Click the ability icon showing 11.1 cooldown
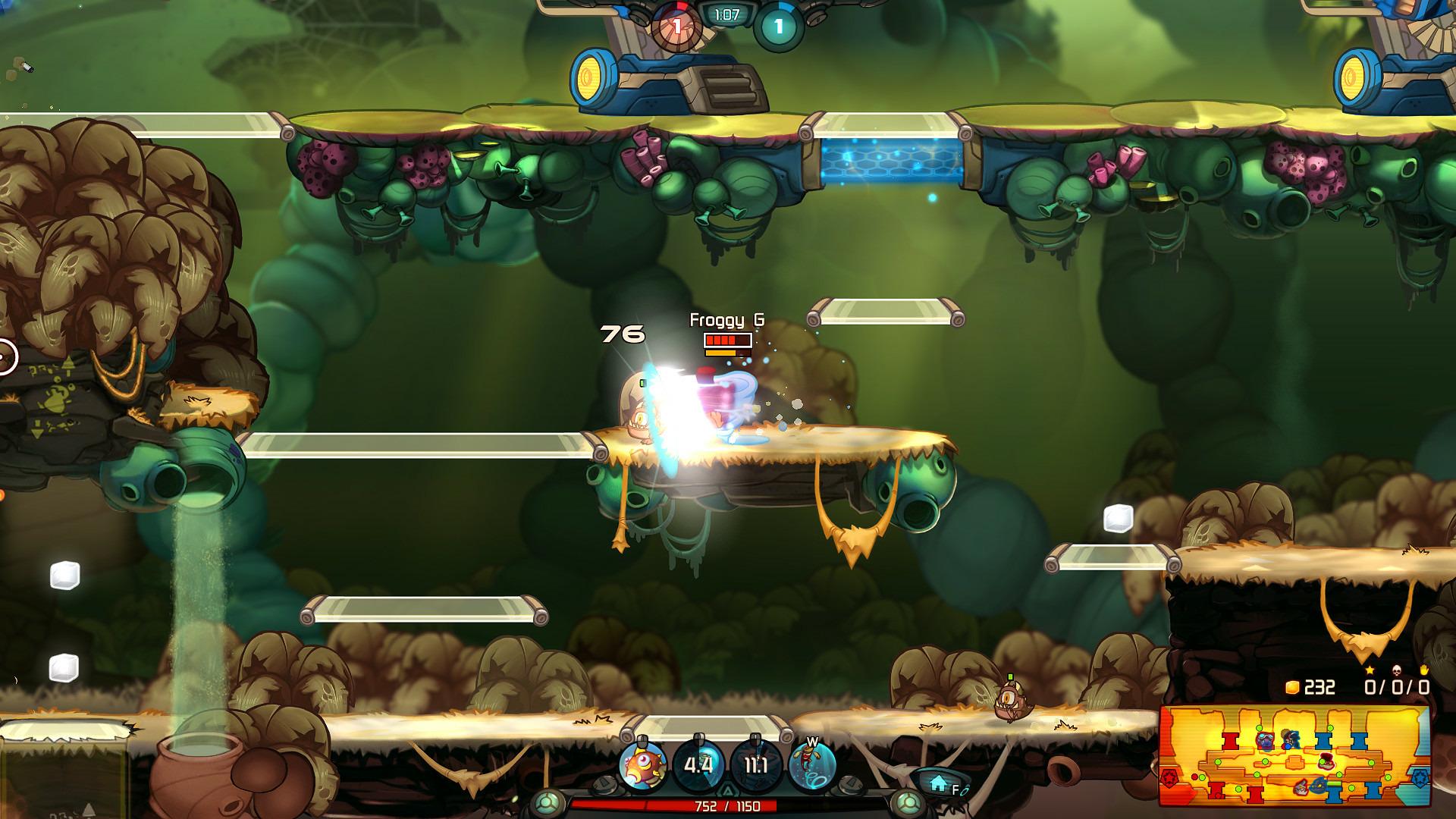 (x=755, y=764)
